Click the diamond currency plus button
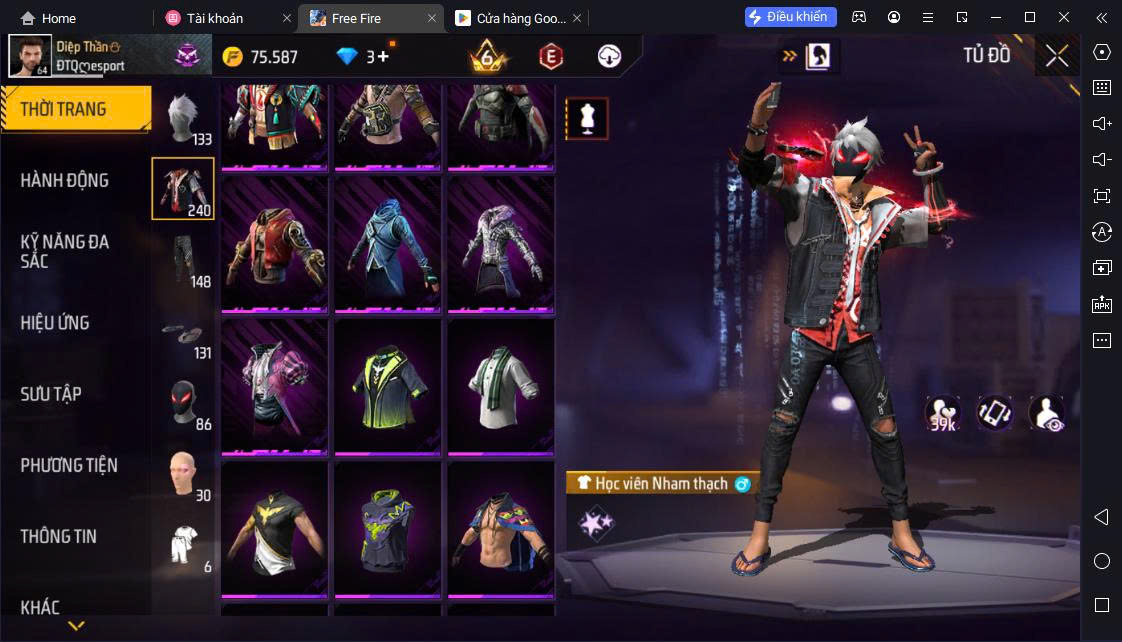This screenshot has height=642, width=1122. [x=383, y=56]
